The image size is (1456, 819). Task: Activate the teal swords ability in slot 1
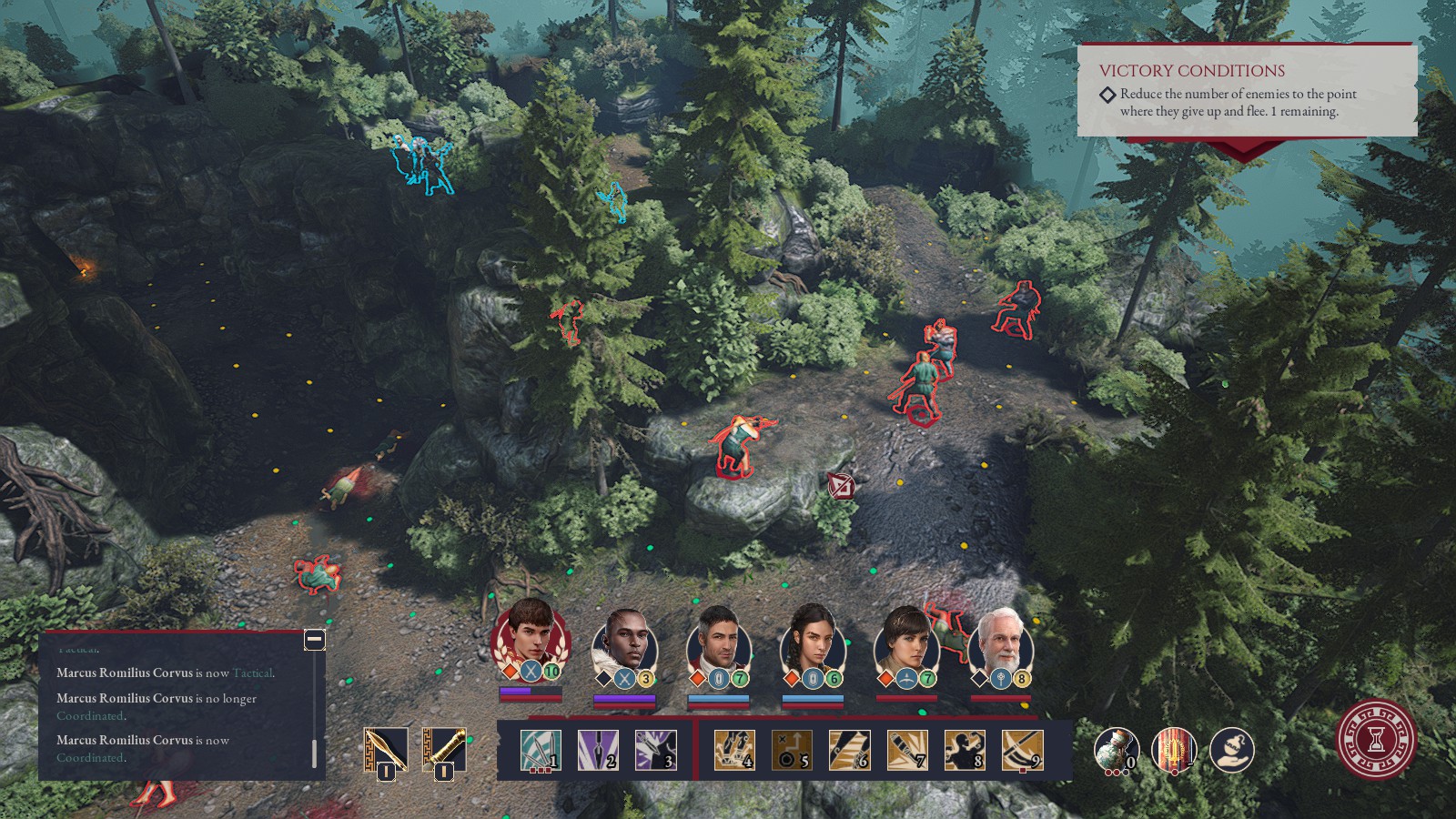[540, 751]
